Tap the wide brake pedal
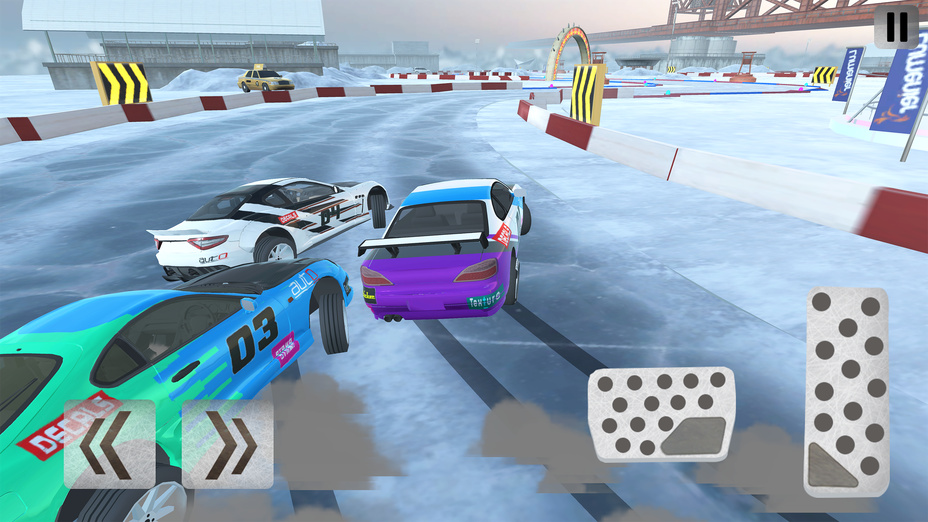Image resolution: width=928 pixels, height=522 pixels. [x=661, y=414]
